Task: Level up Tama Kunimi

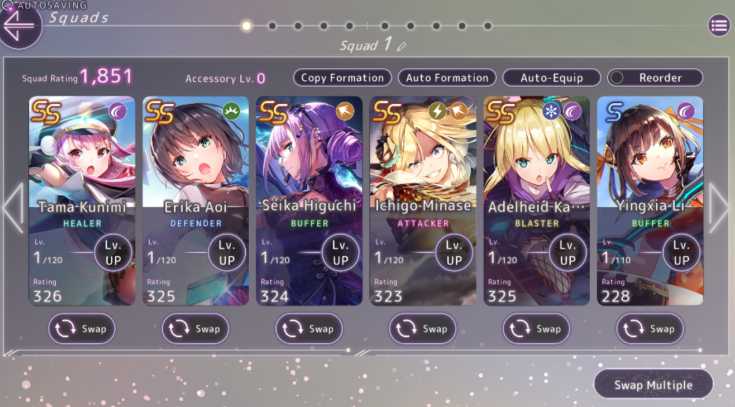Action: (114, 252)
